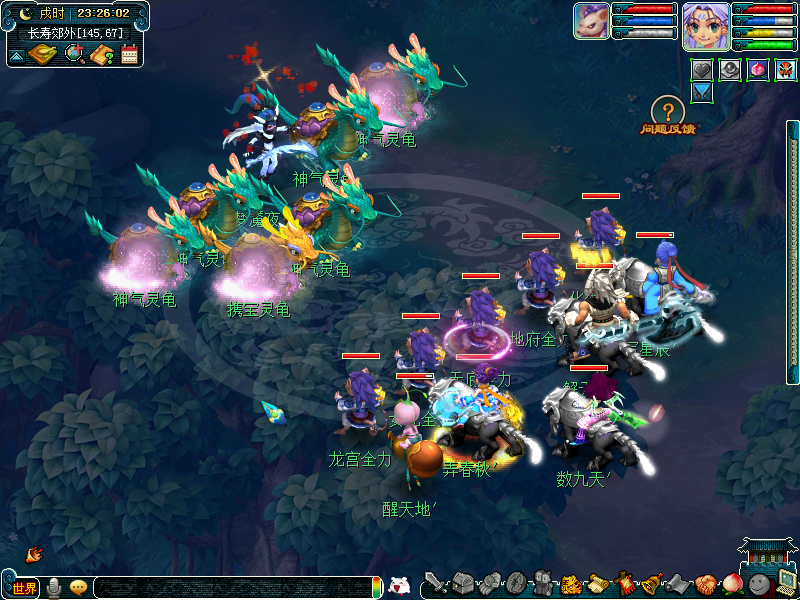Image resolution: width=800 pixels, height=600 pixels.
Task: Open the guide book with question mark
Action: 101,54
